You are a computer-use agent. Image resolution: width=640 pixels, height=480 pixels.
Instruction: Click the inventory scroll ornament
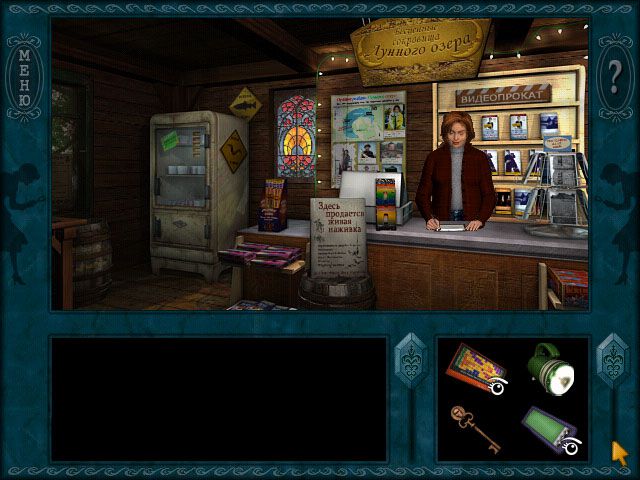coord(611,362)
